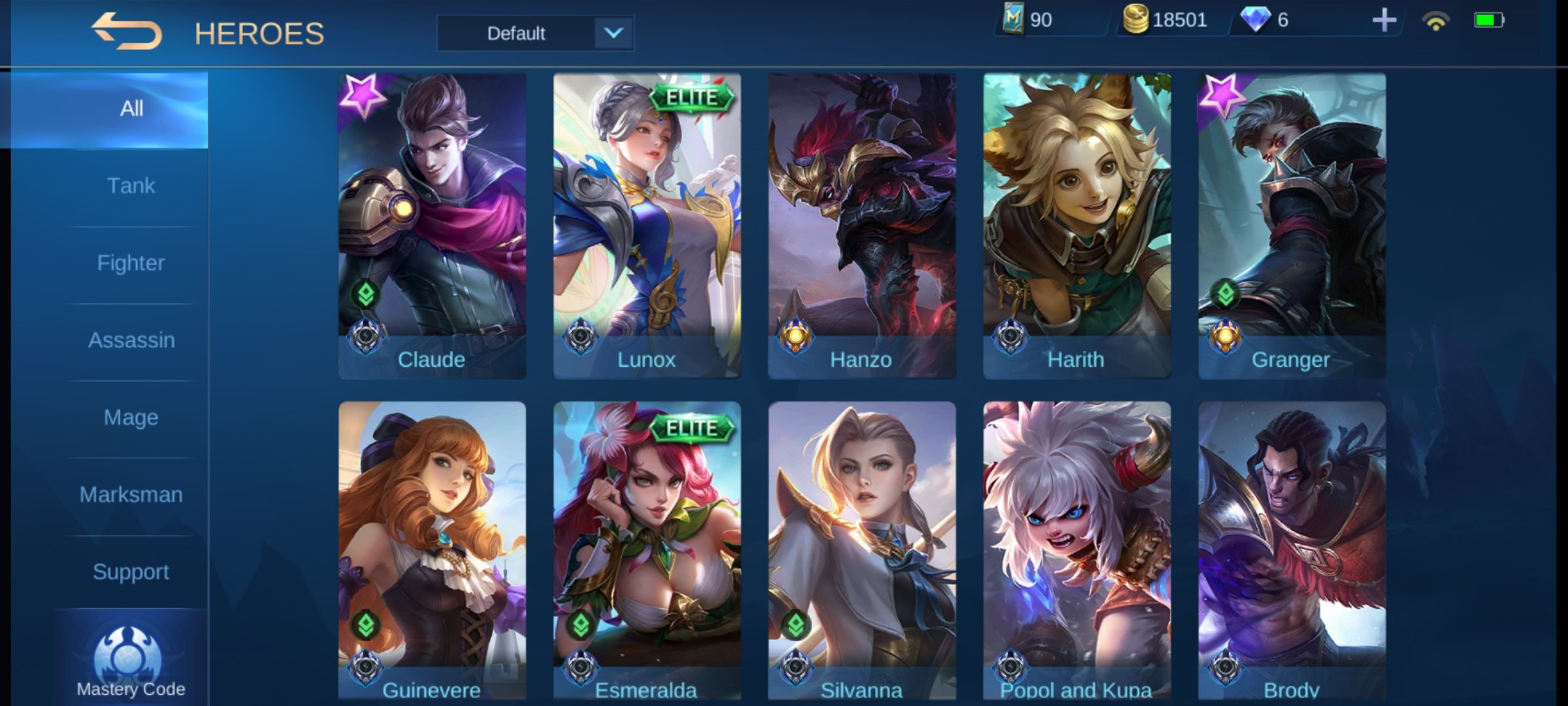This screenshot has width=1568, height=706.
Task: Open the Esmeralda hero card
Action: pyautogui.click(x=647, y=550)
